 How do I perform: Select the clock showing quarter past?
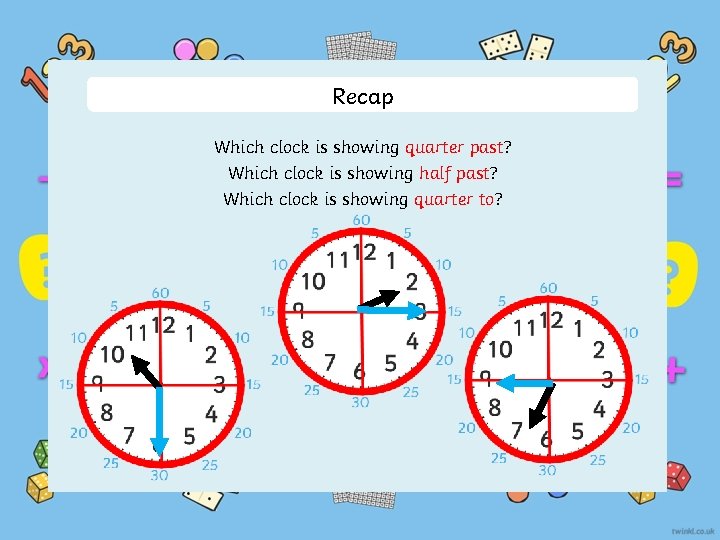(360, 312)
